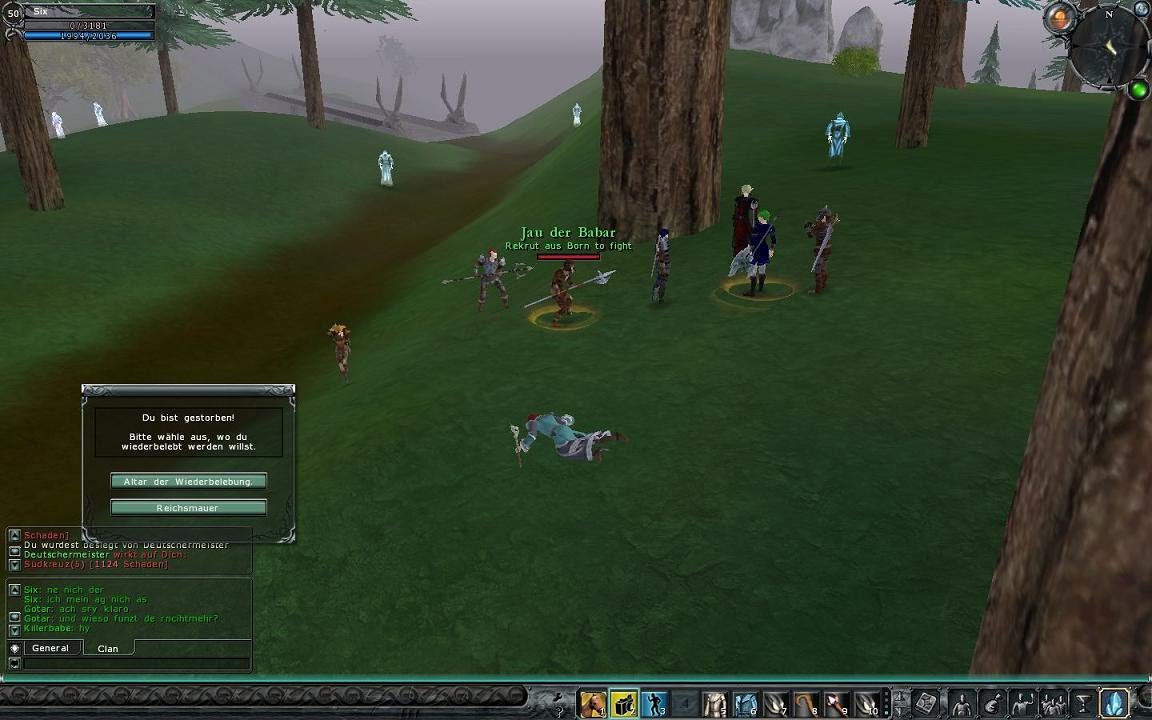Activate the horse mount in slot 1
The image size is (1152, 720).
593,704
